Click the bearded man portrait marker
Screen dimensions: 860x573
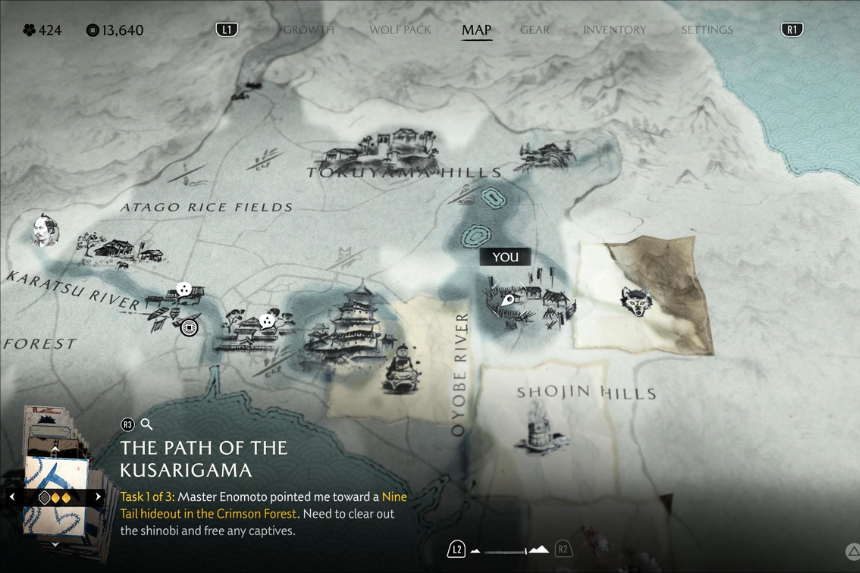coord(45,230)
